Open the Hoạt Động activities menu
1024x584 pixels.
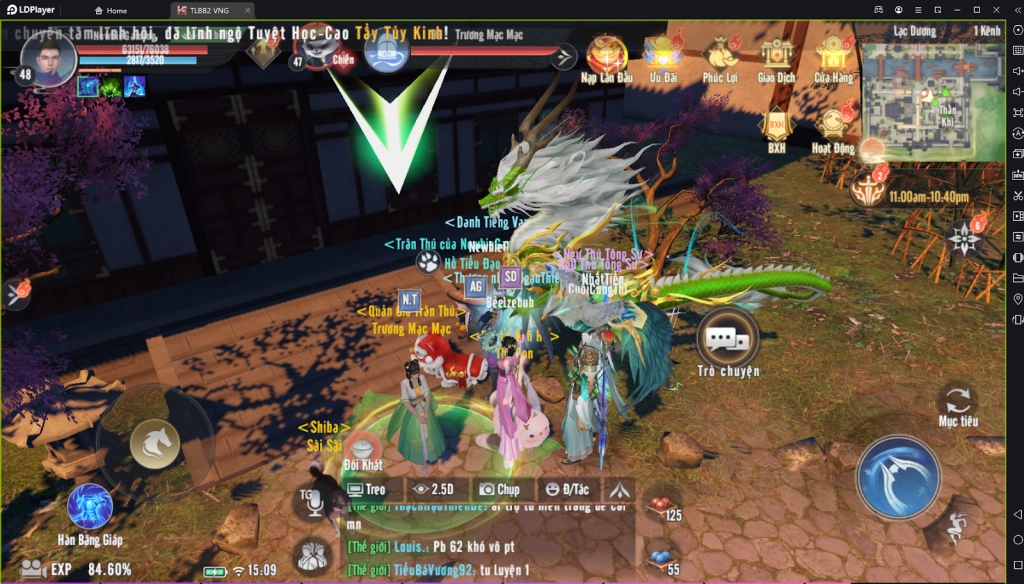tap(833, 126)
